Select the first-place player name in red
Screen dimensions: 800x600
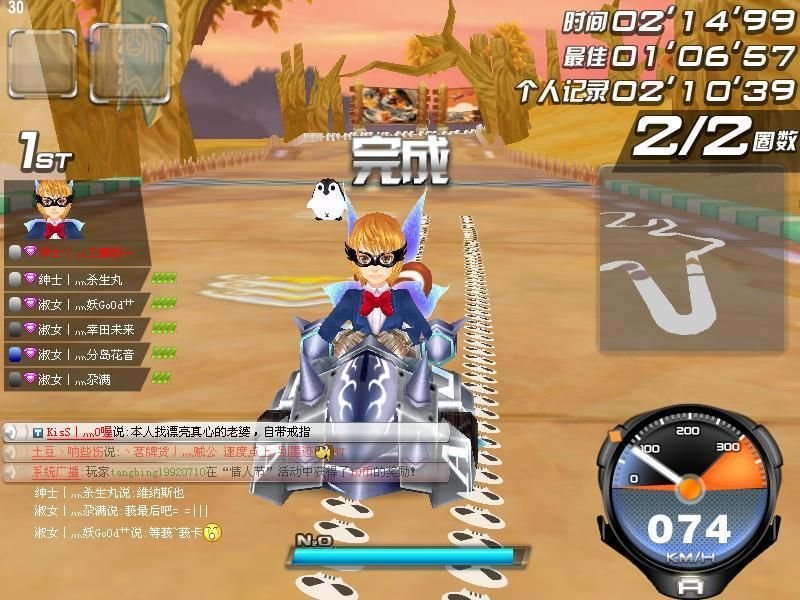point(78,252)
